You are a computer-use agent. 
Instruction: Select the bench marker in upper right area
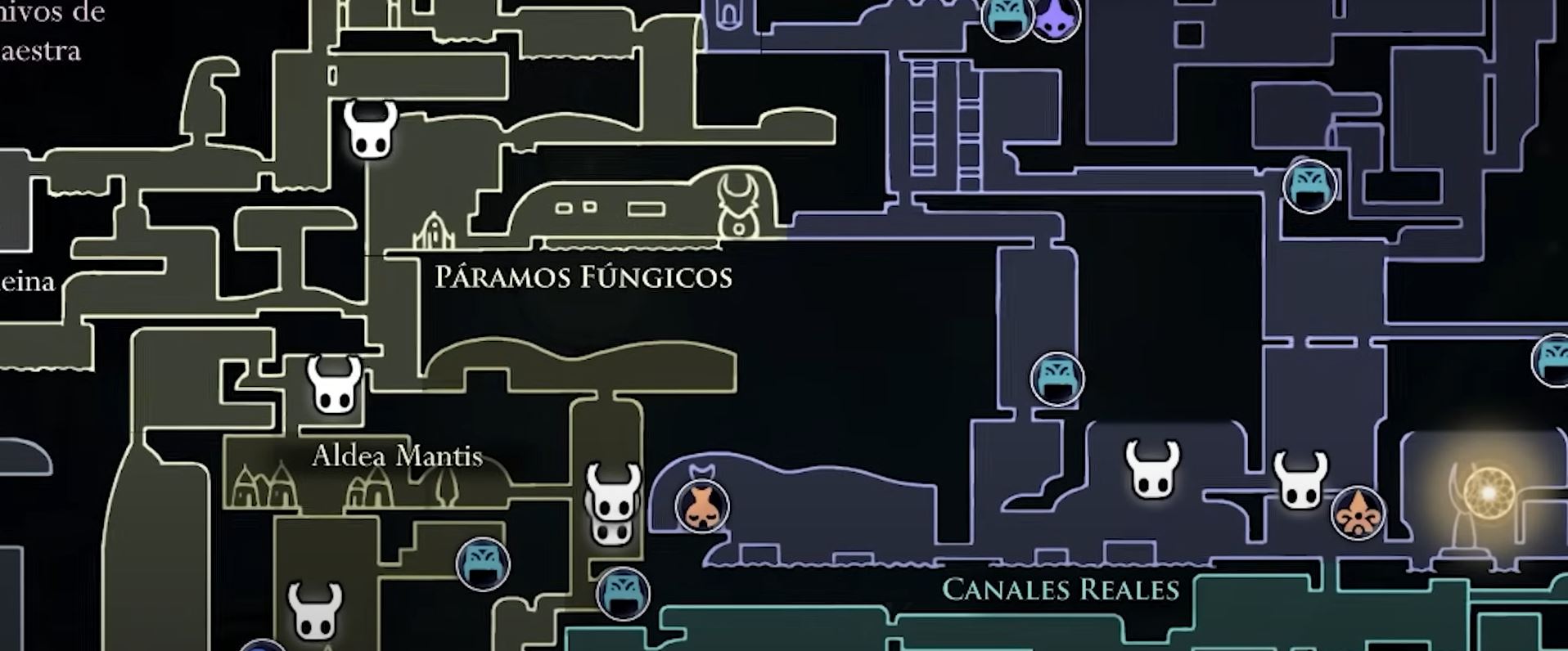click(1309, 188)
